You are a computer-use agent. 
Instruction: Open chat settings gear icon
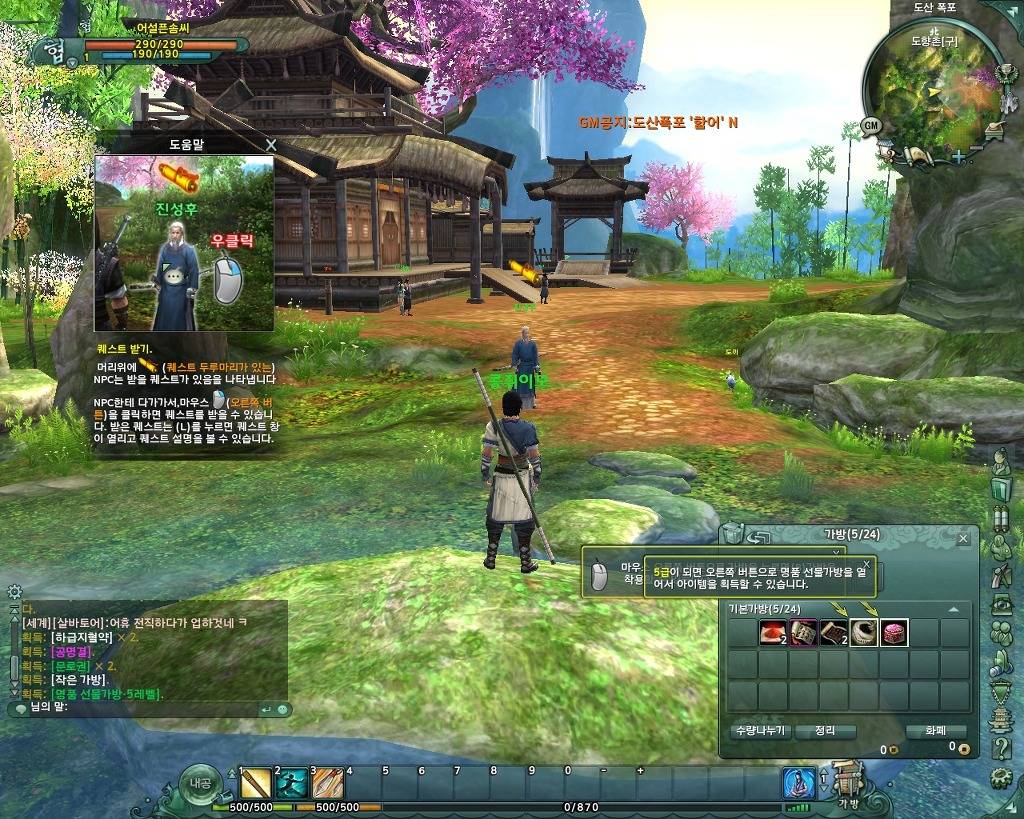[14, 591]
